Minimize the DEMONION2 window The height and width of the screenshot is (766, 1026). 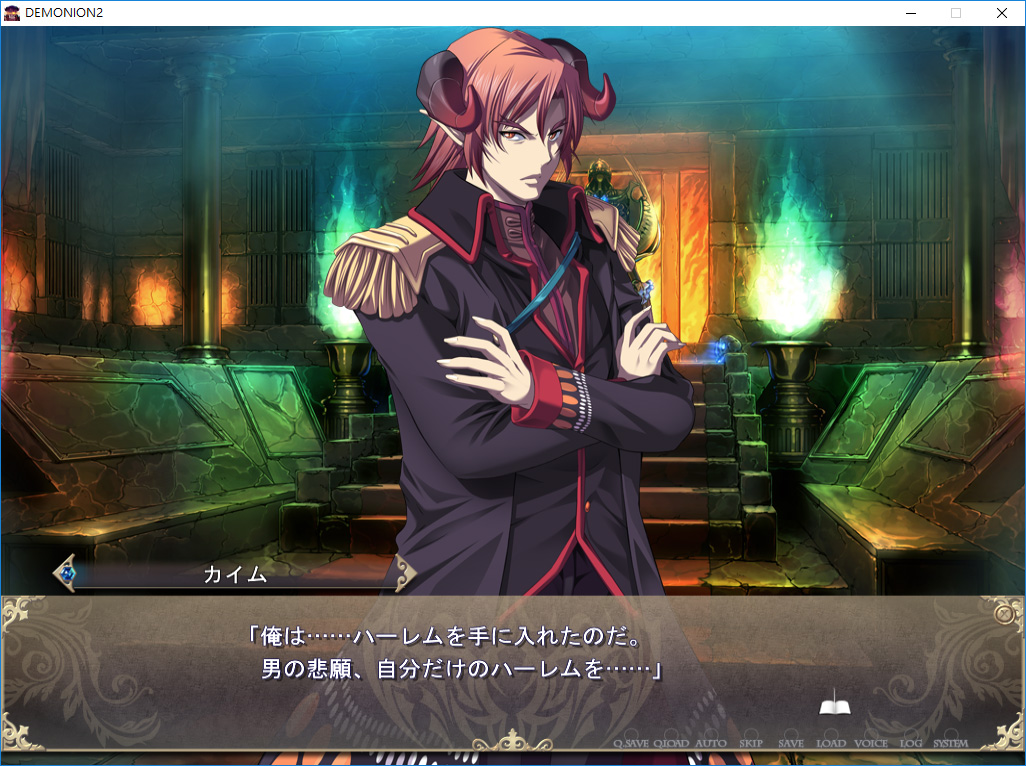coord(911,13)
